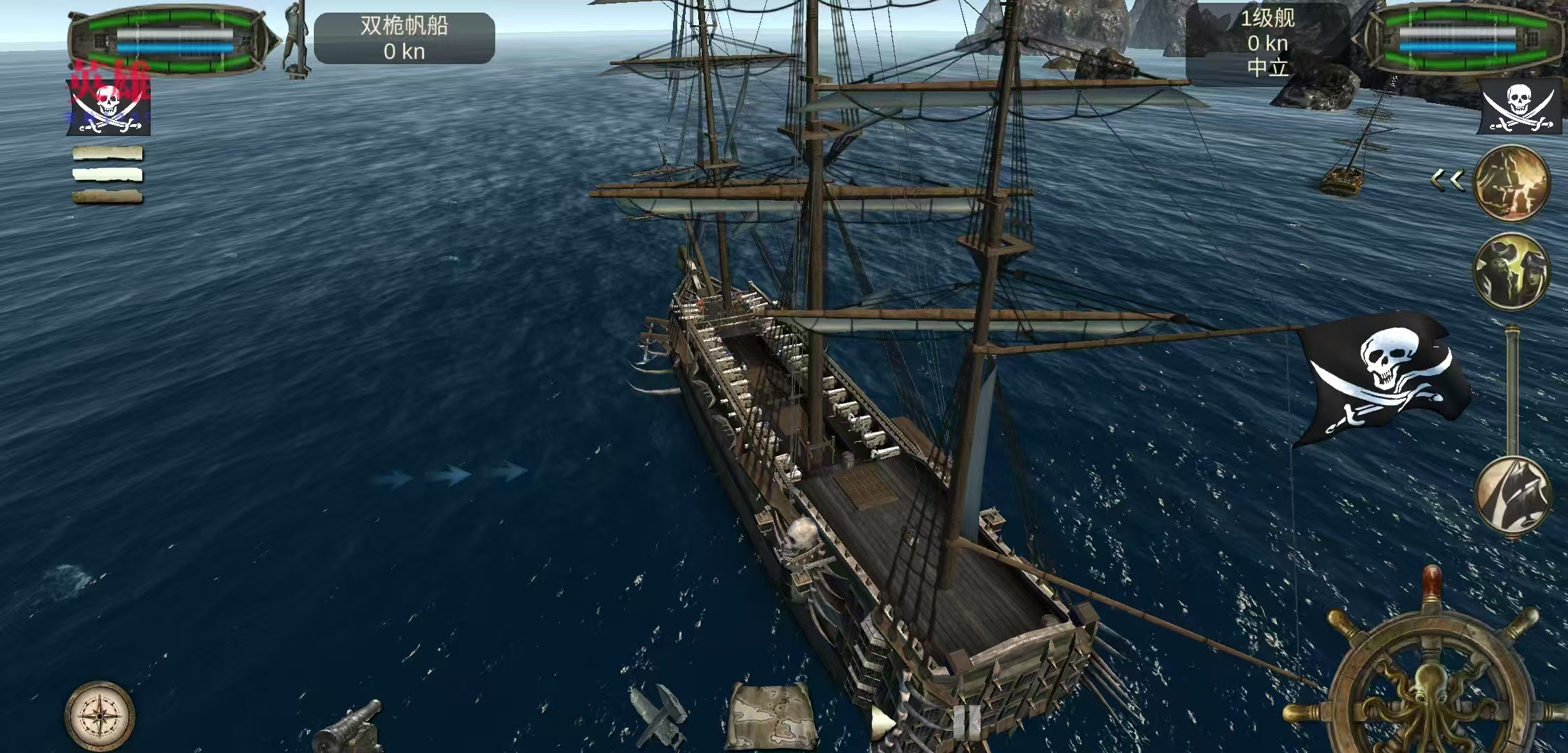Tap the black sails knob on the slider
The image size is (1568, 753).
click(1512, 495)
